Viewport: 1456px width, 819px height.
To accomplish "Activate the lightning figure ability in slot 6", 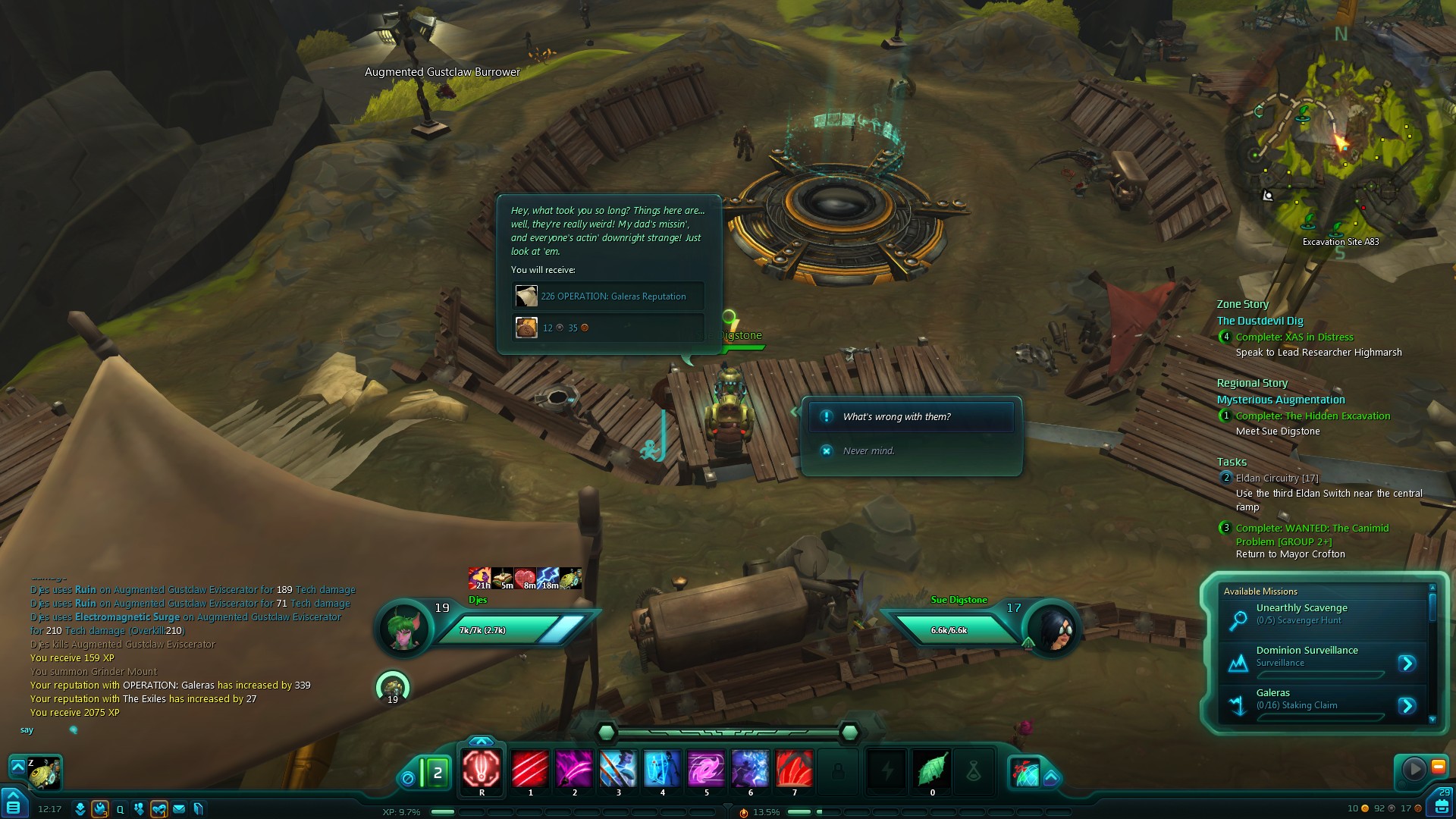I will click(x=750, y=768).
